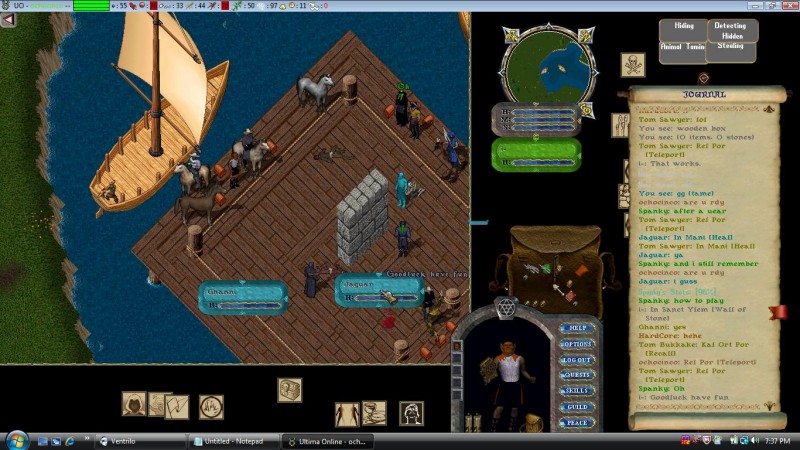
Task: Activate the Stealing skill button
Action: [733, 46]
